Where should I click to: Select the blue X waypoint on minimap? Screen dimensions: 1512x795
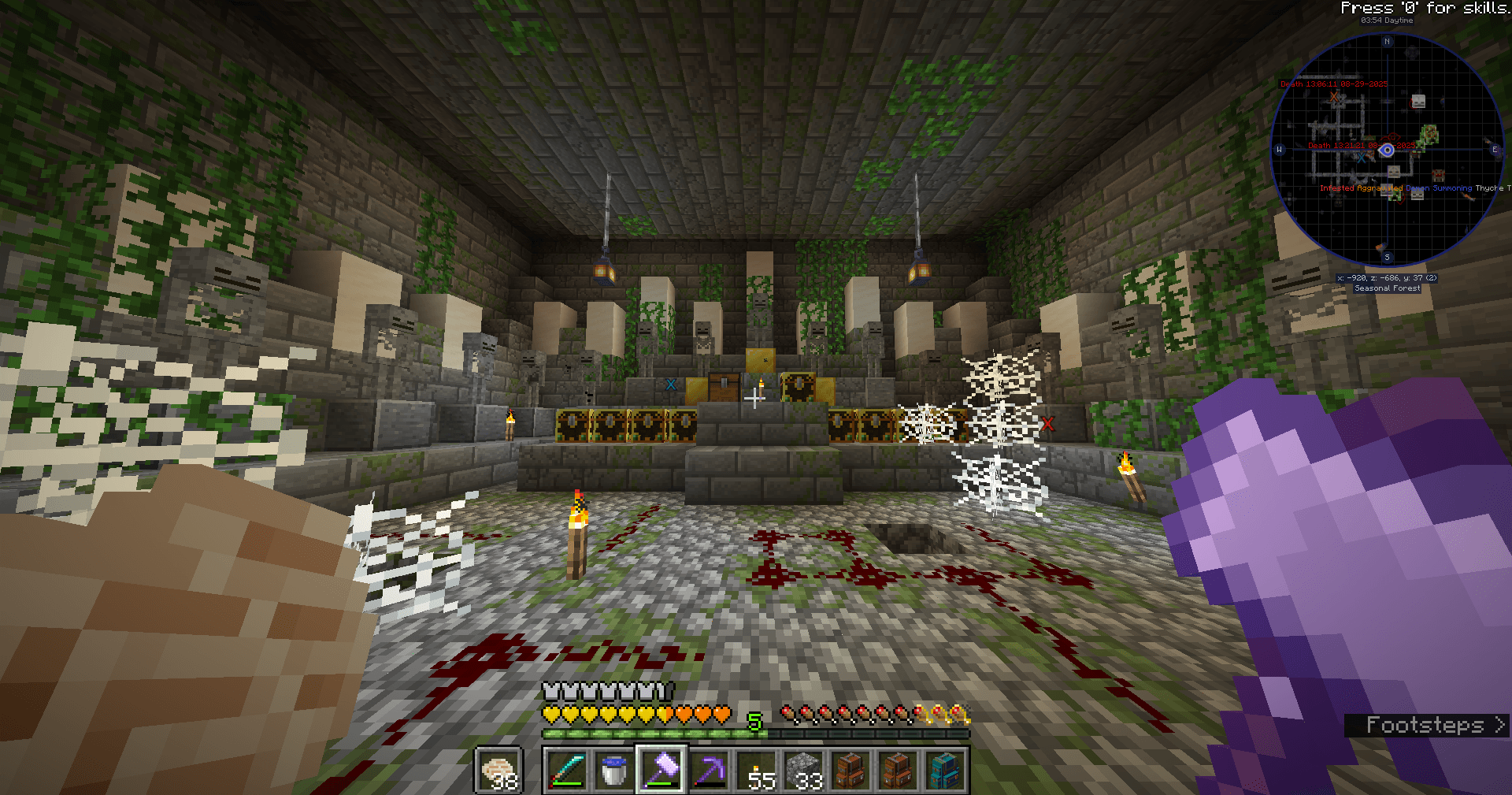[1360, 158]
